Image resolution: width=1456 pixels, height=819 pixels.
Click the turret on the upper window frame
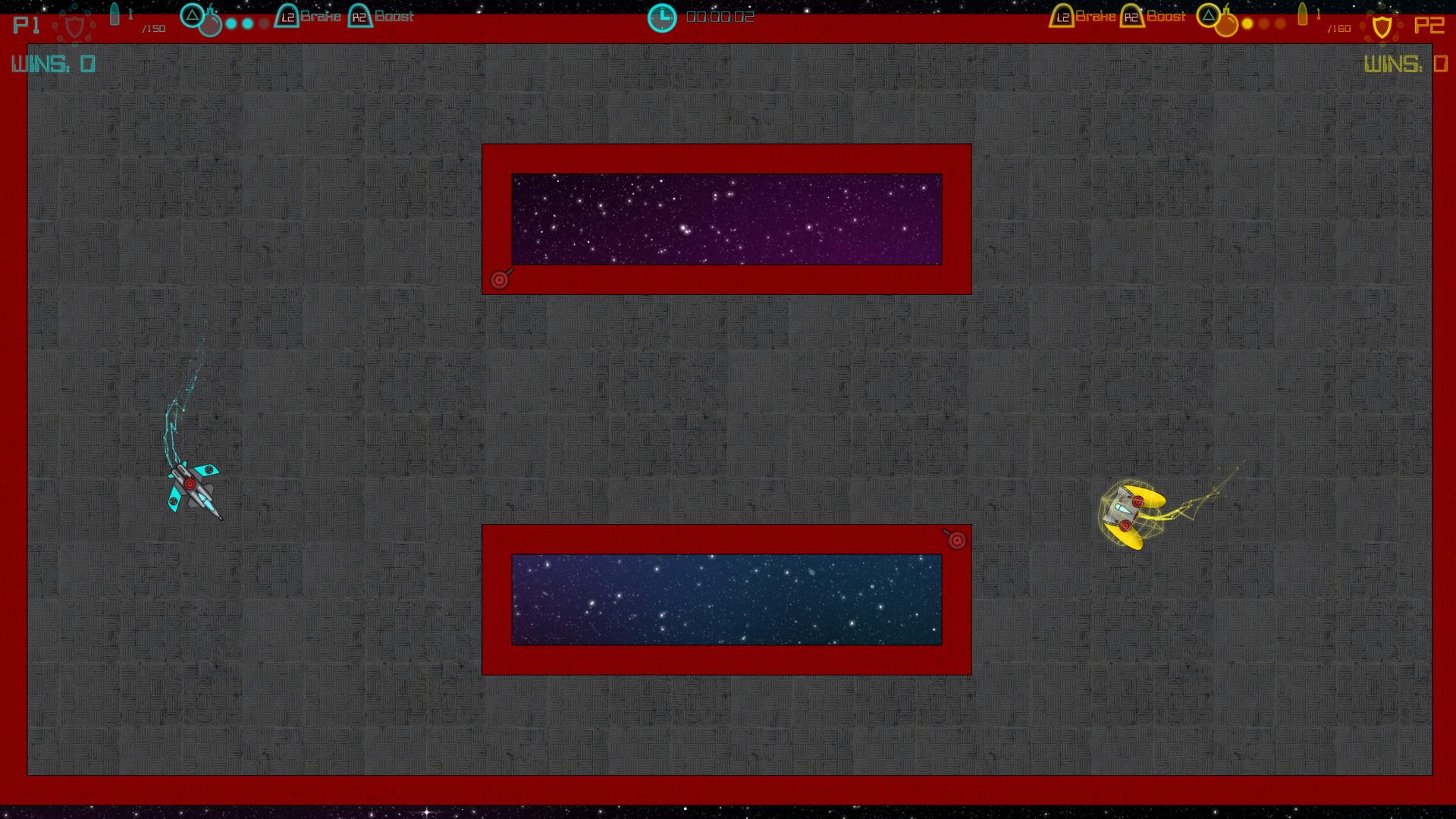pos(500,279)
